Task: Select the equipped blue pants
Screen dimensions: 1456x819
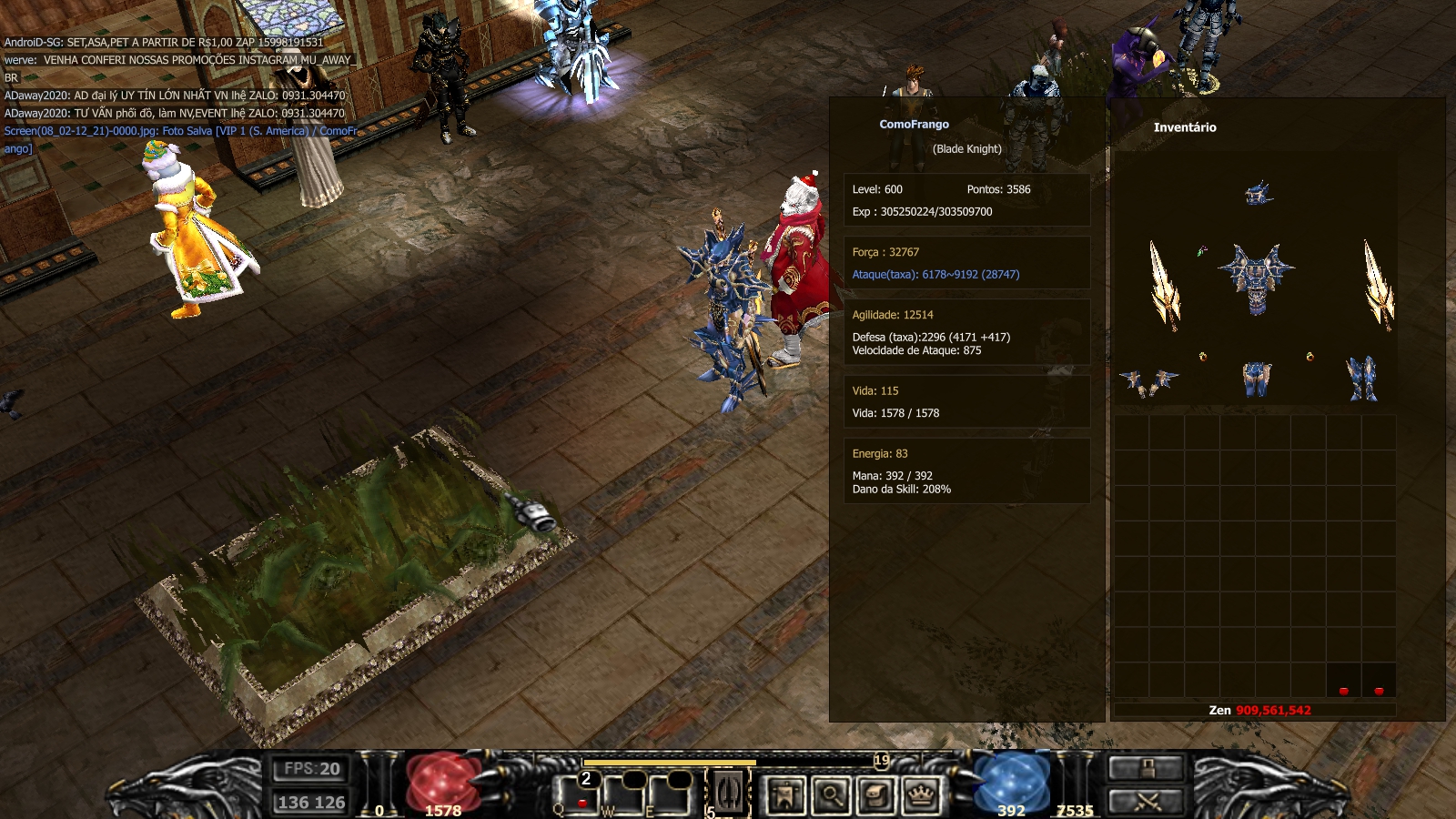Action: click(x=1257, y=379)
